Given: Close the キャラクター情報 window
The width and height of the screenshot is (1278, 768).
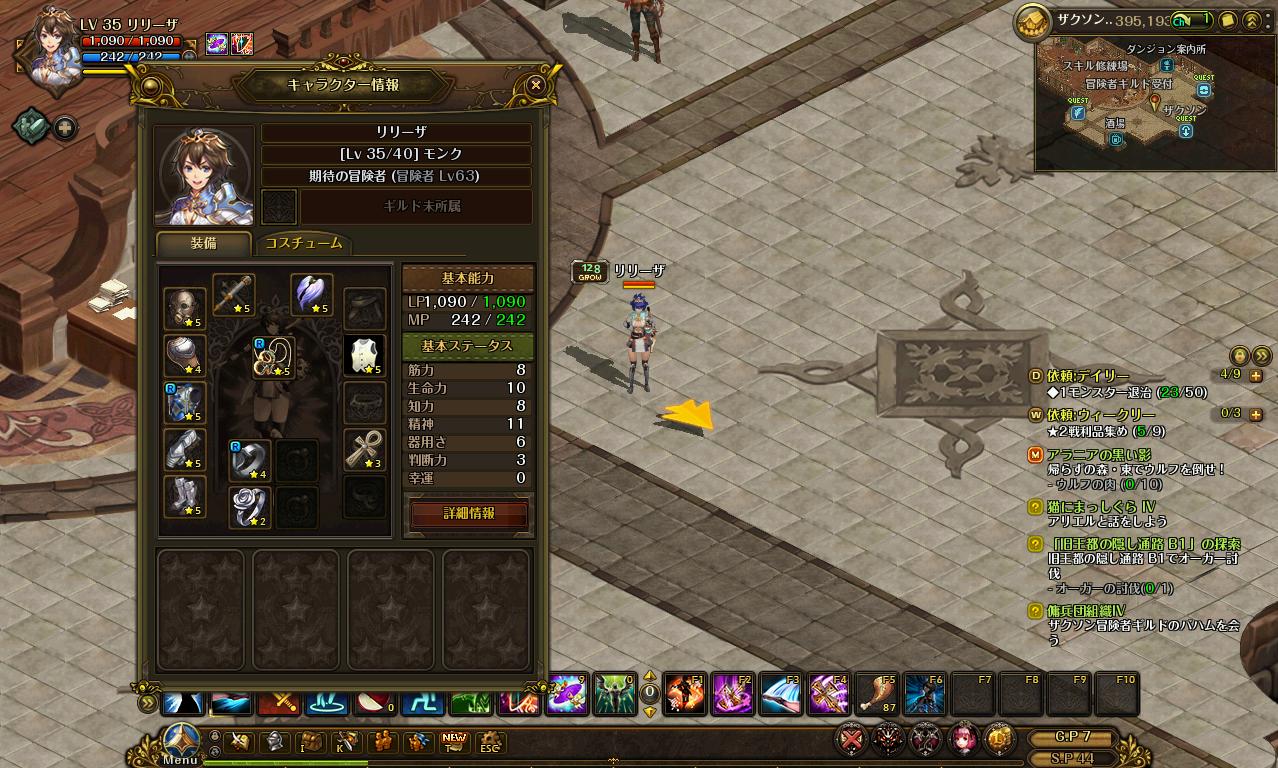Looking at the screenshot, I should 536,85.
